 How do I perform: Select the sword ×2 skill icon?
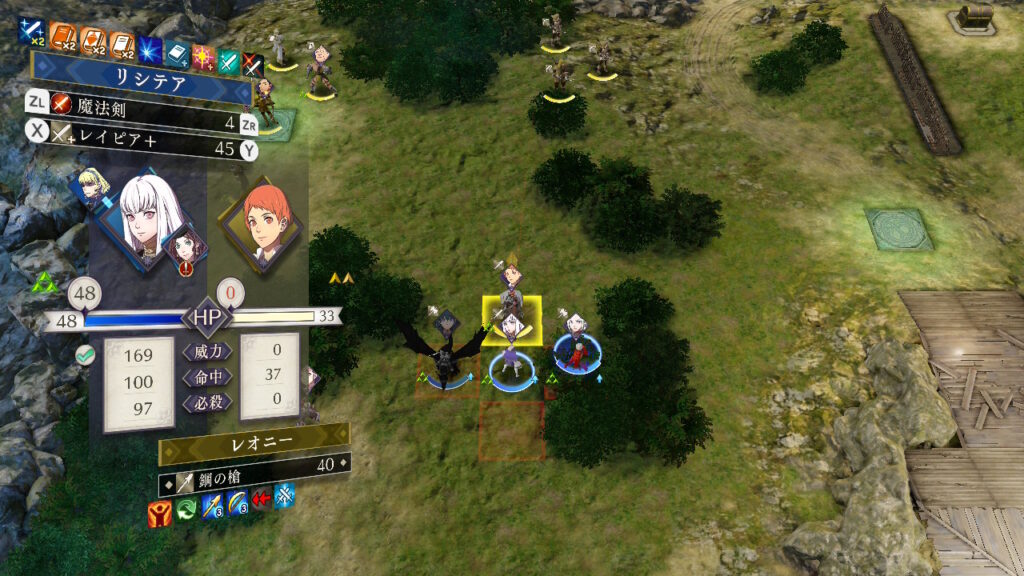click(x=32, y=38)
